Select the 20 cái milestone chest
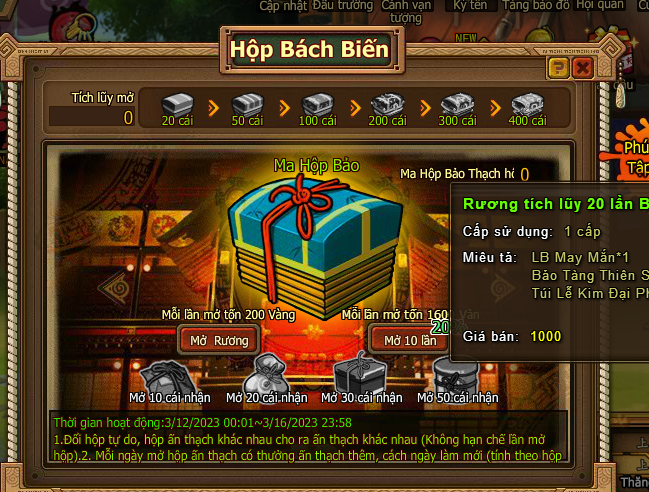This screenshot has height=492, width=649. (177, 103)
